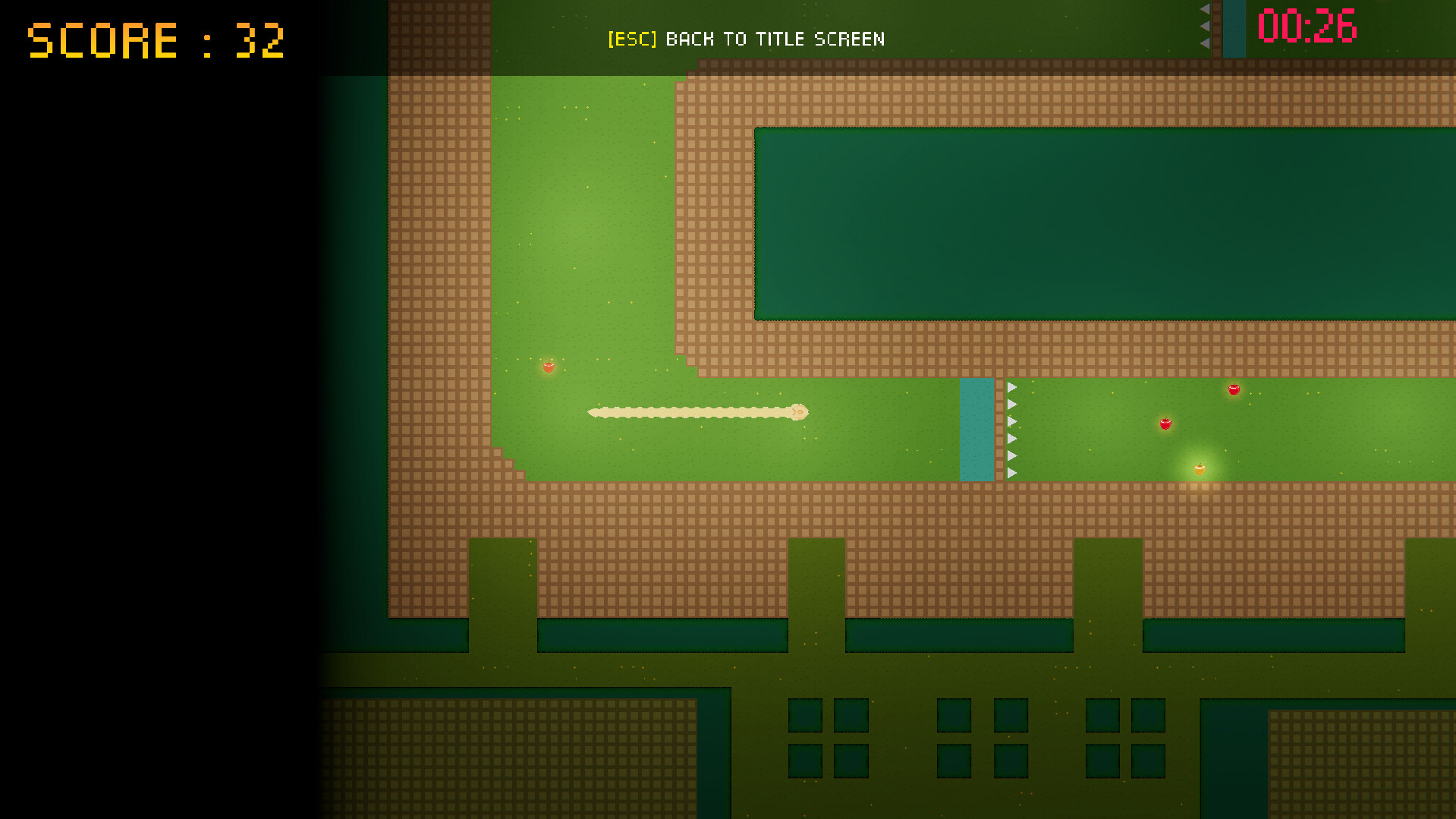Click the white spike arrows beside the teal water strip
1456x819 pixels.
coord(1011,429)
